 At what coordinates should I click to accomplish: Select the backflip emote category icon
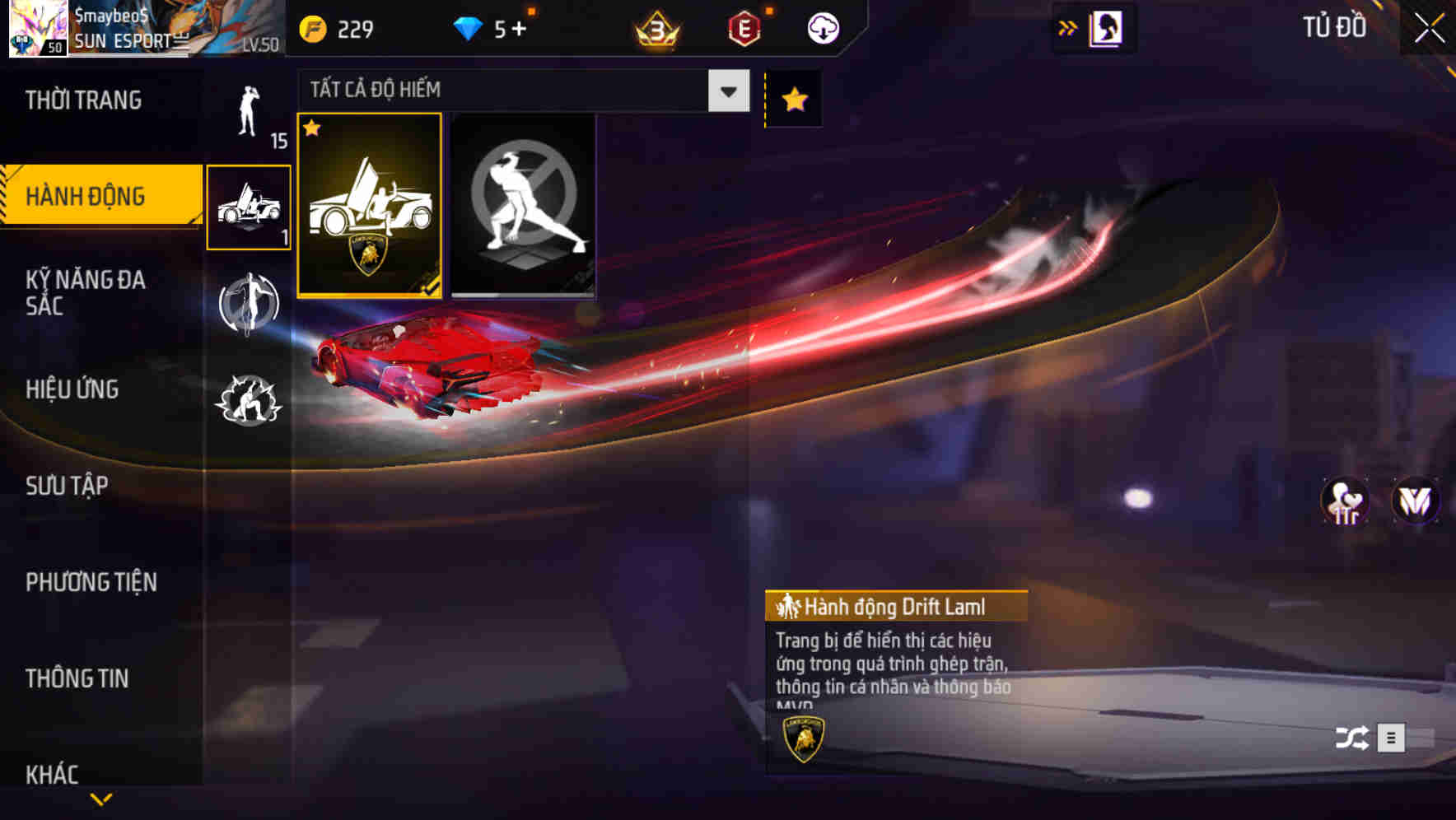[250, 305]
